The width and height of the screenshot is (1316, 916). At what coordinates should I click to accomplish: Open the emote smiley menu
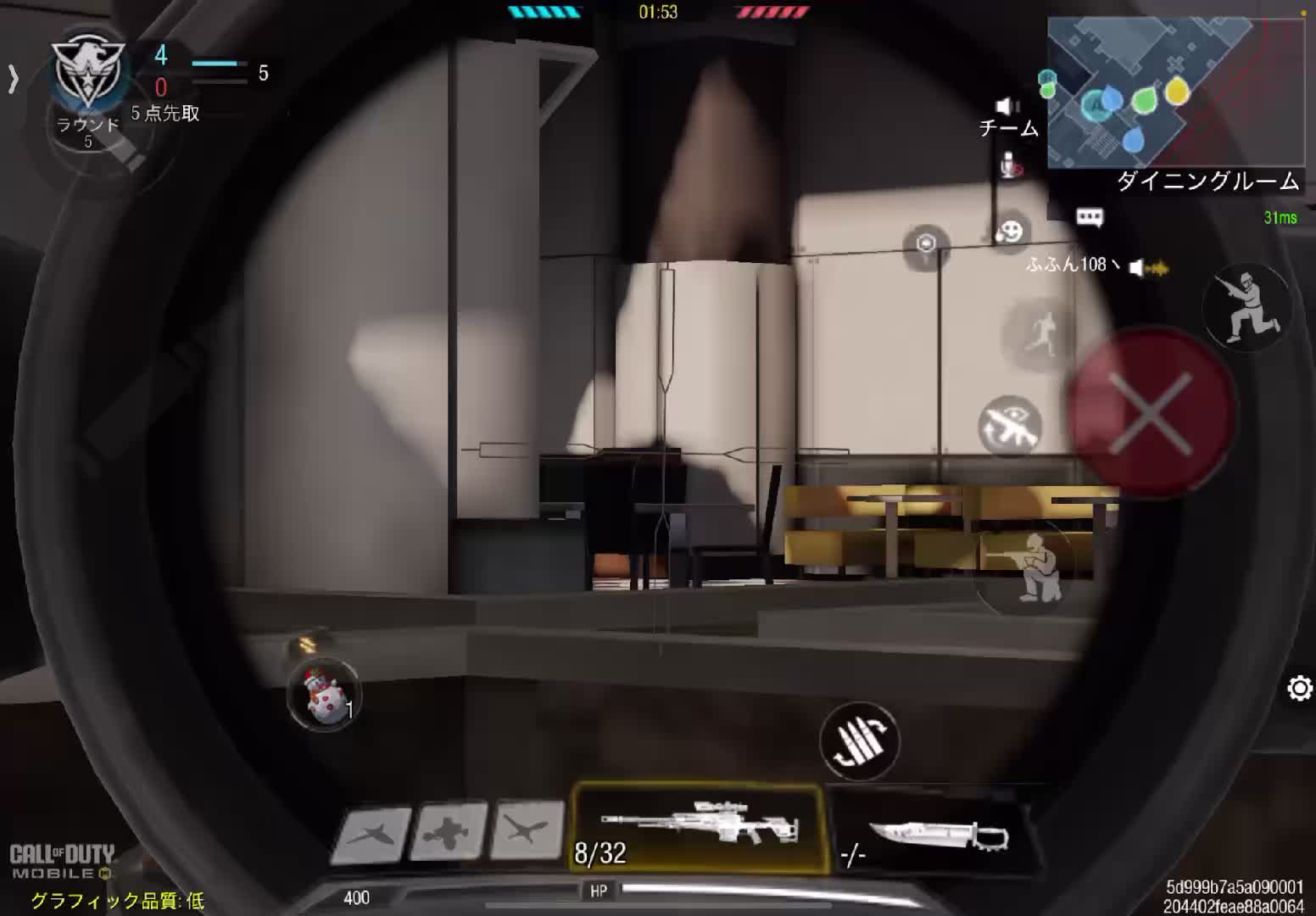[x=1010, y=231]
